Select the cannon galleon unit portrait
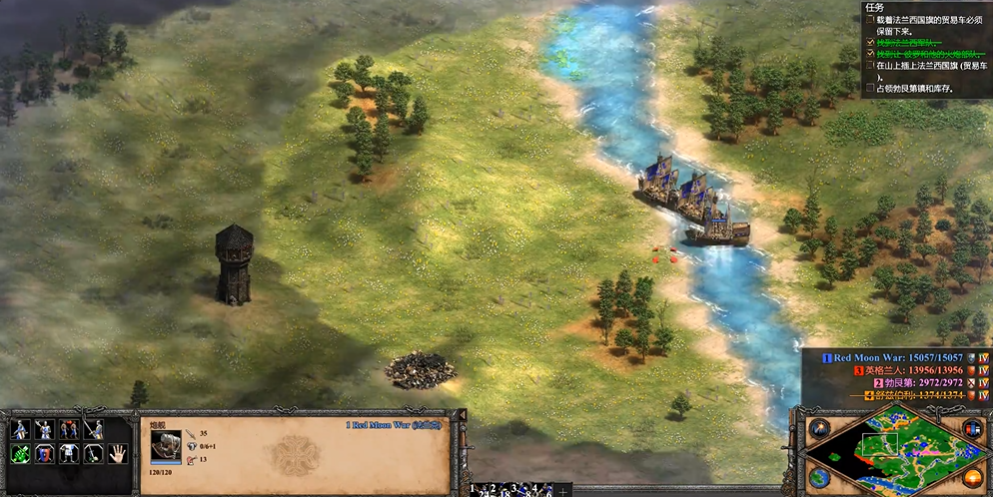The width and height of the screenshot is (993, 497). tap(166, 446)
